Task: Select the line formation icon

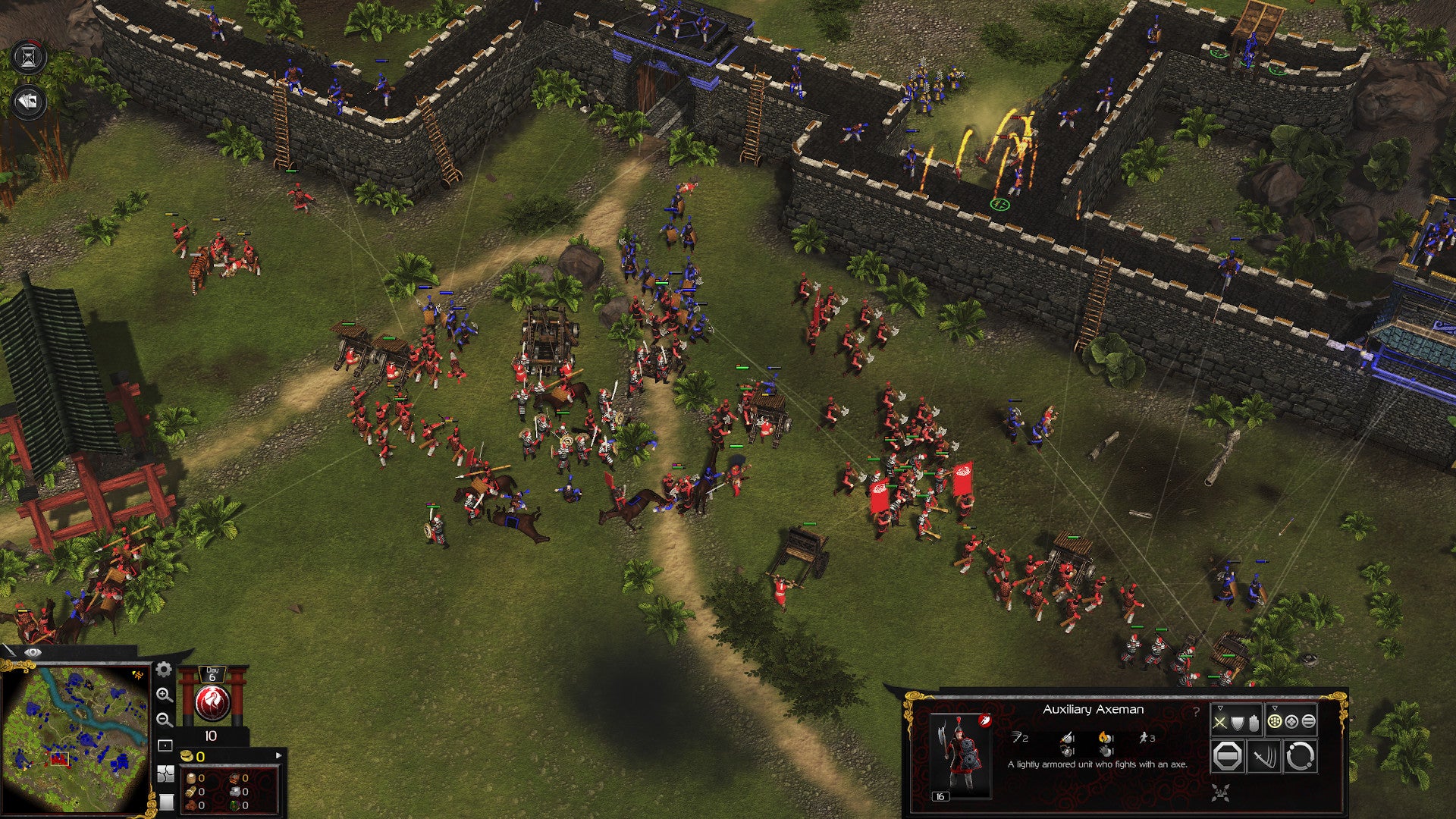Action: pyautogui.click(x=1308, y=723)
